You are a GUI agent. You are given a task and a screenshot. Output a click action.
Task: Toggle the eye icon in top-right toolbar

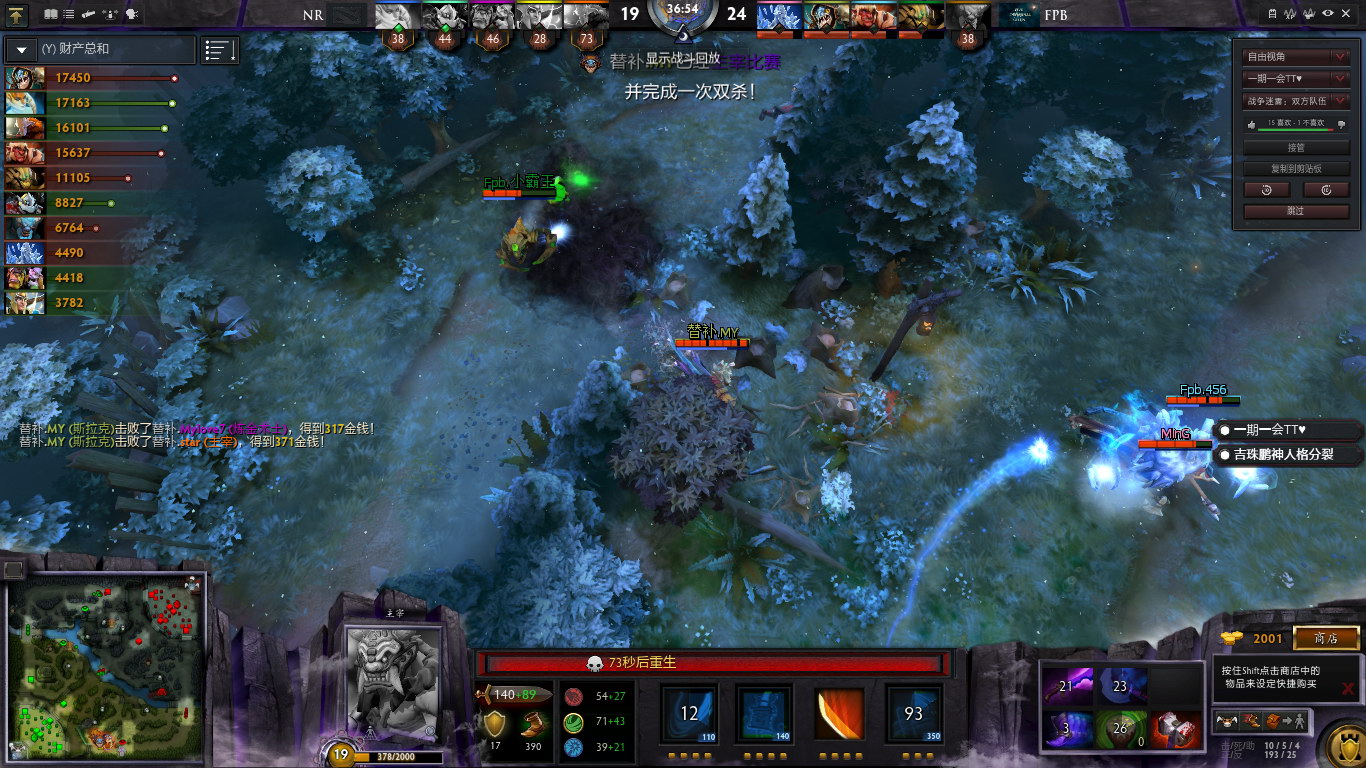point(1328,14)
